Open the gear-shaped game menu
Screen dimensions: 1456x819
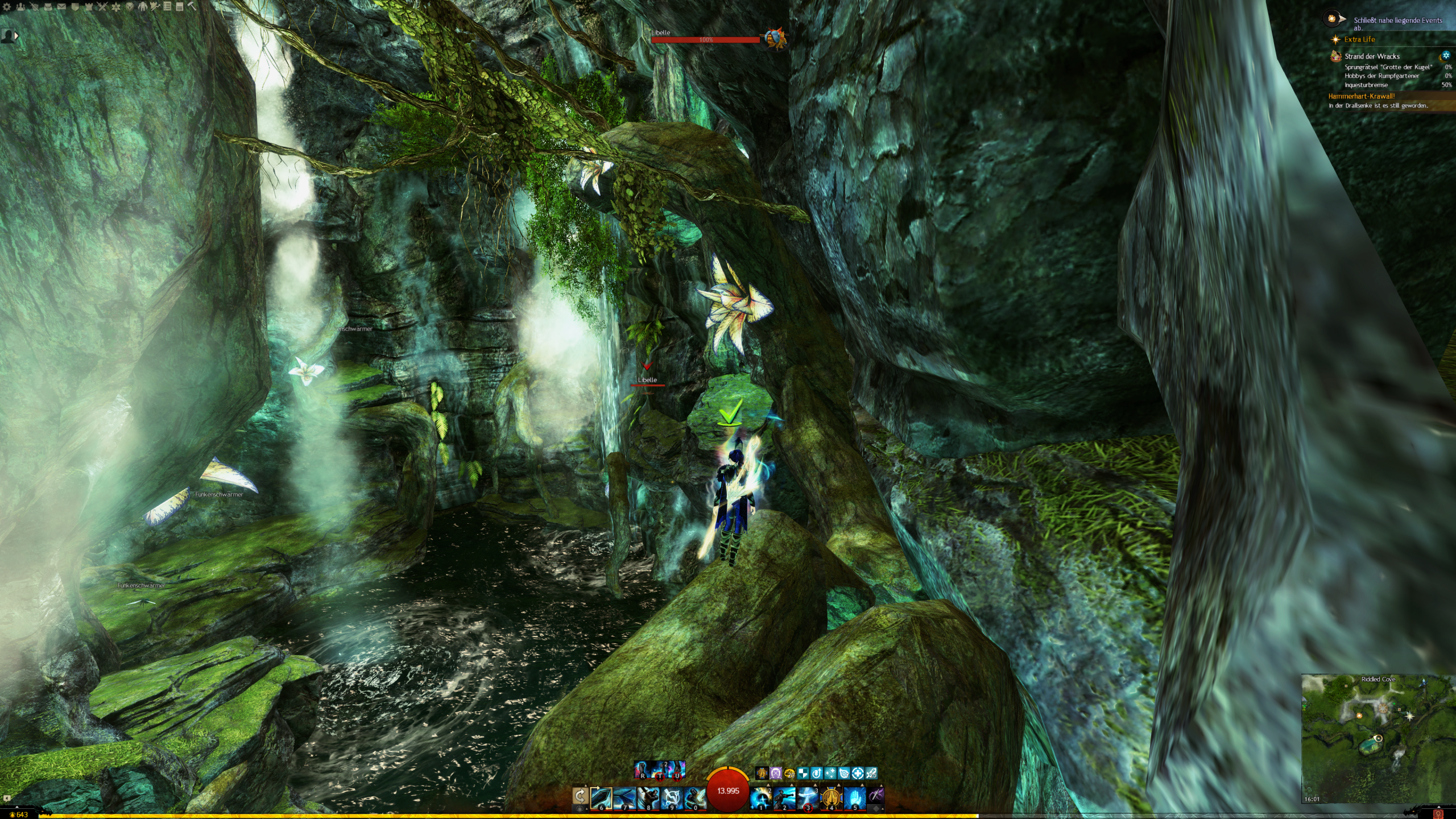pos(7,7)
